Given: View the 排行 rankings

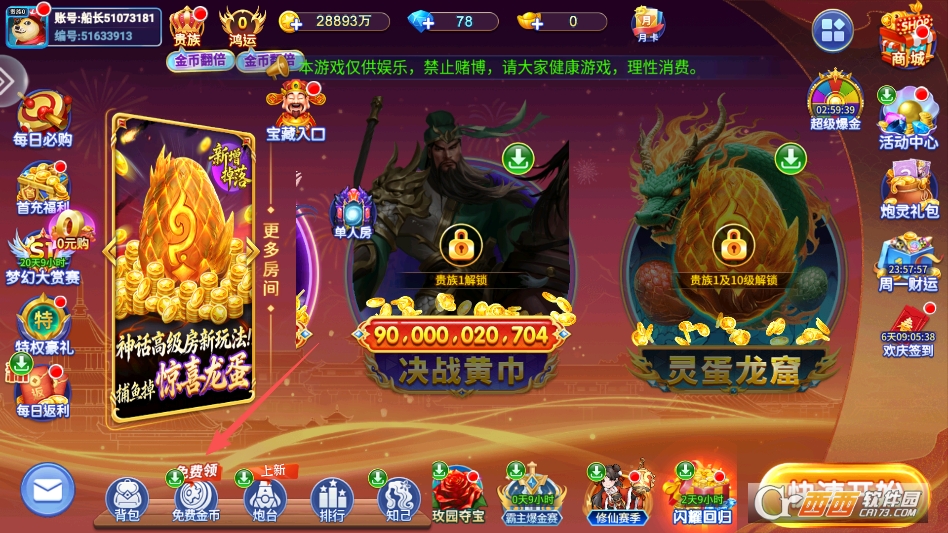Looking at the screenshot, I should (x=332, y=498).
